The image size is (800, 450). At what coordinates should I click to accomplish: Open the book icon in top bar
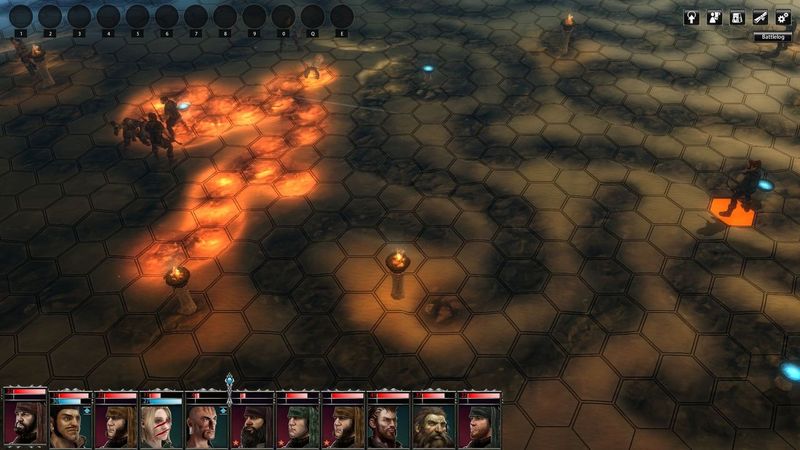coord(737,18)
